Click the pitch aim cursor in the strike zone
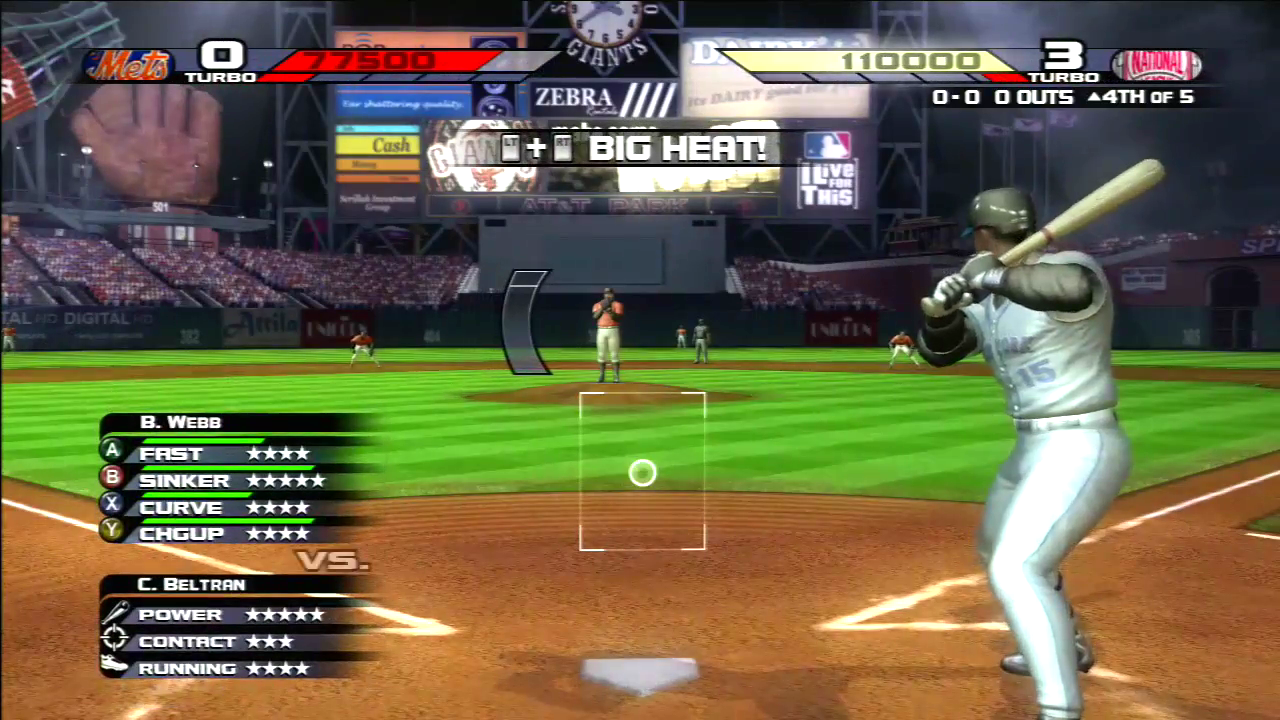The image size is (1280, 720). pyautogui.click(x=642, y=473)
